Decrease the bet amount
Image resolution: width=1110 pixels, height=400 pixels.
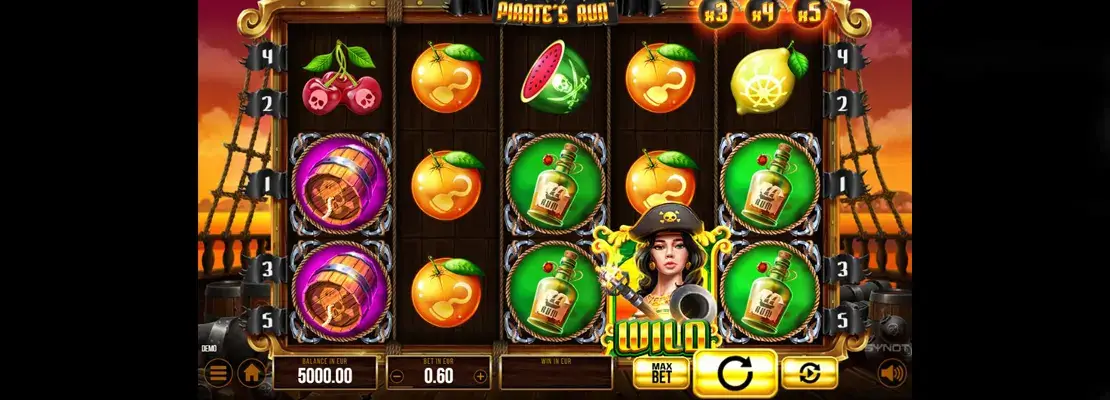pyautogui.click(x=397, y=377)
